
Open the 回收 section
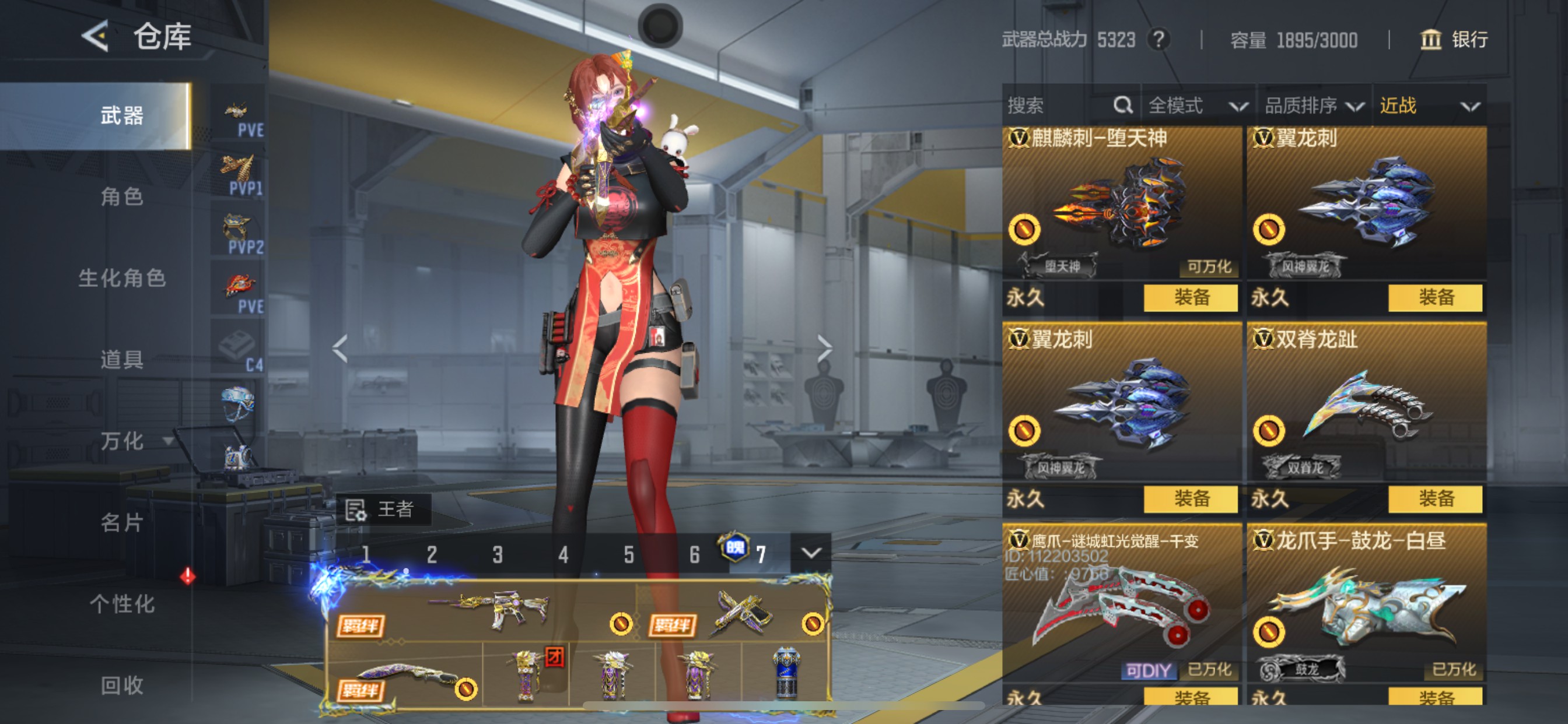click(x=122, y=686)
